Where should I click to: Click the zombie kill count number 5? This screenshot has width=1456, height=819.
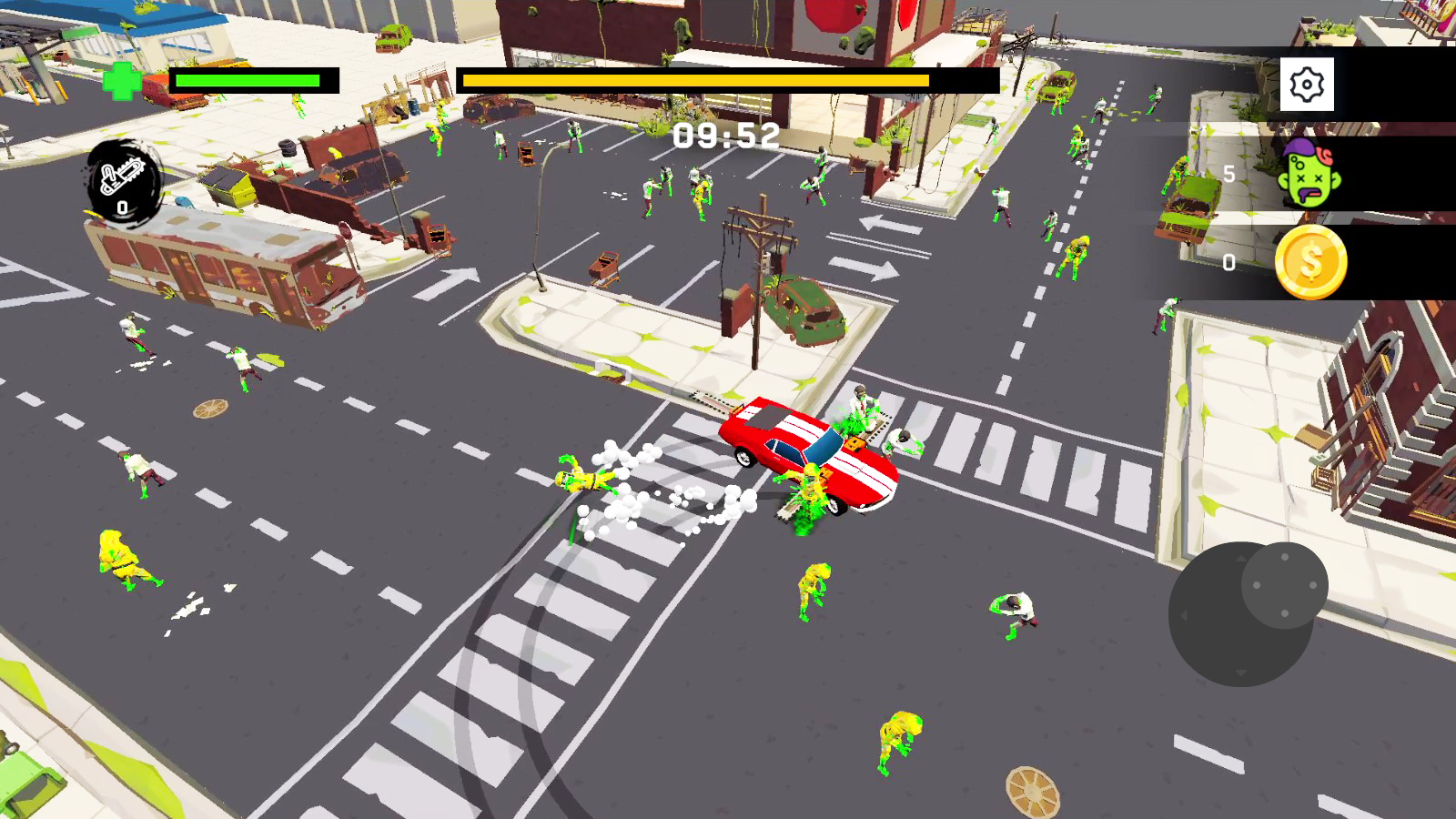click(1230, 173)
